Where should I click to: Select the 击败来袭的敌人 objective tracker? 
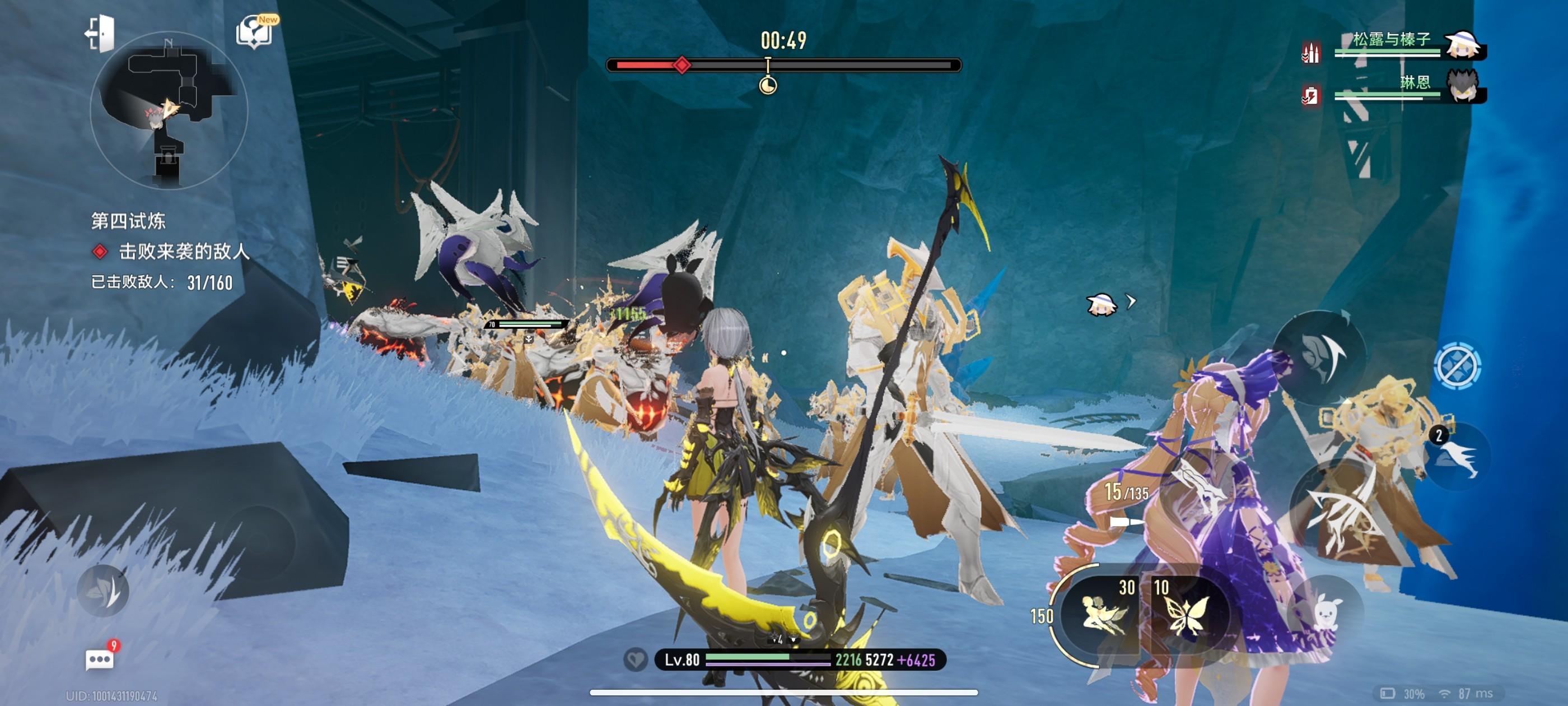[183, 252]
